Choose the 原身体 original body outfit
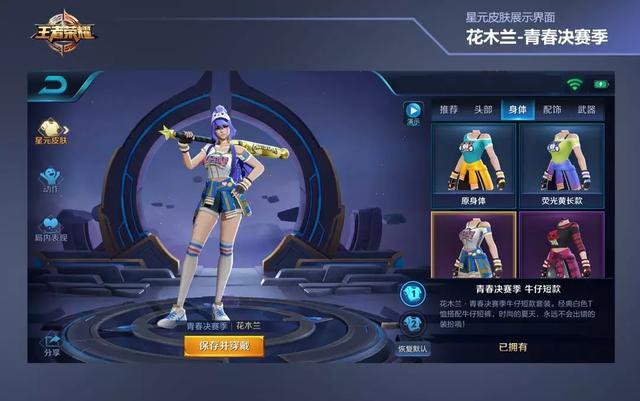 (473, 162)
